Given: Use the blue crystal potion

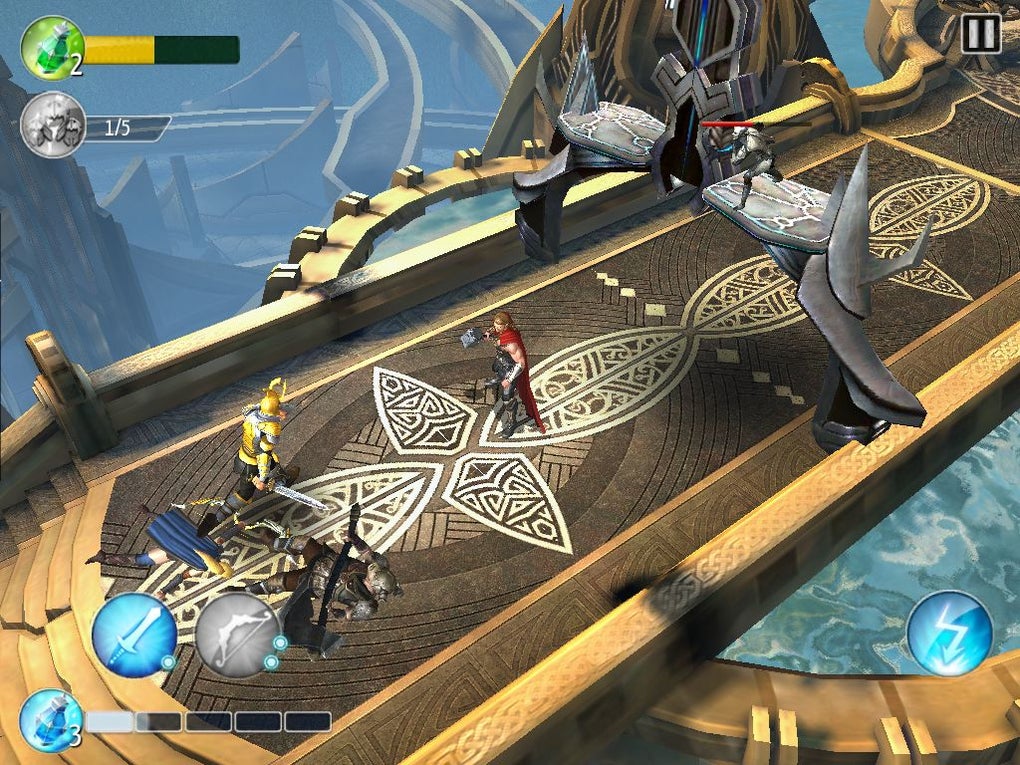Looking at the screenshot, I should 50,719.
